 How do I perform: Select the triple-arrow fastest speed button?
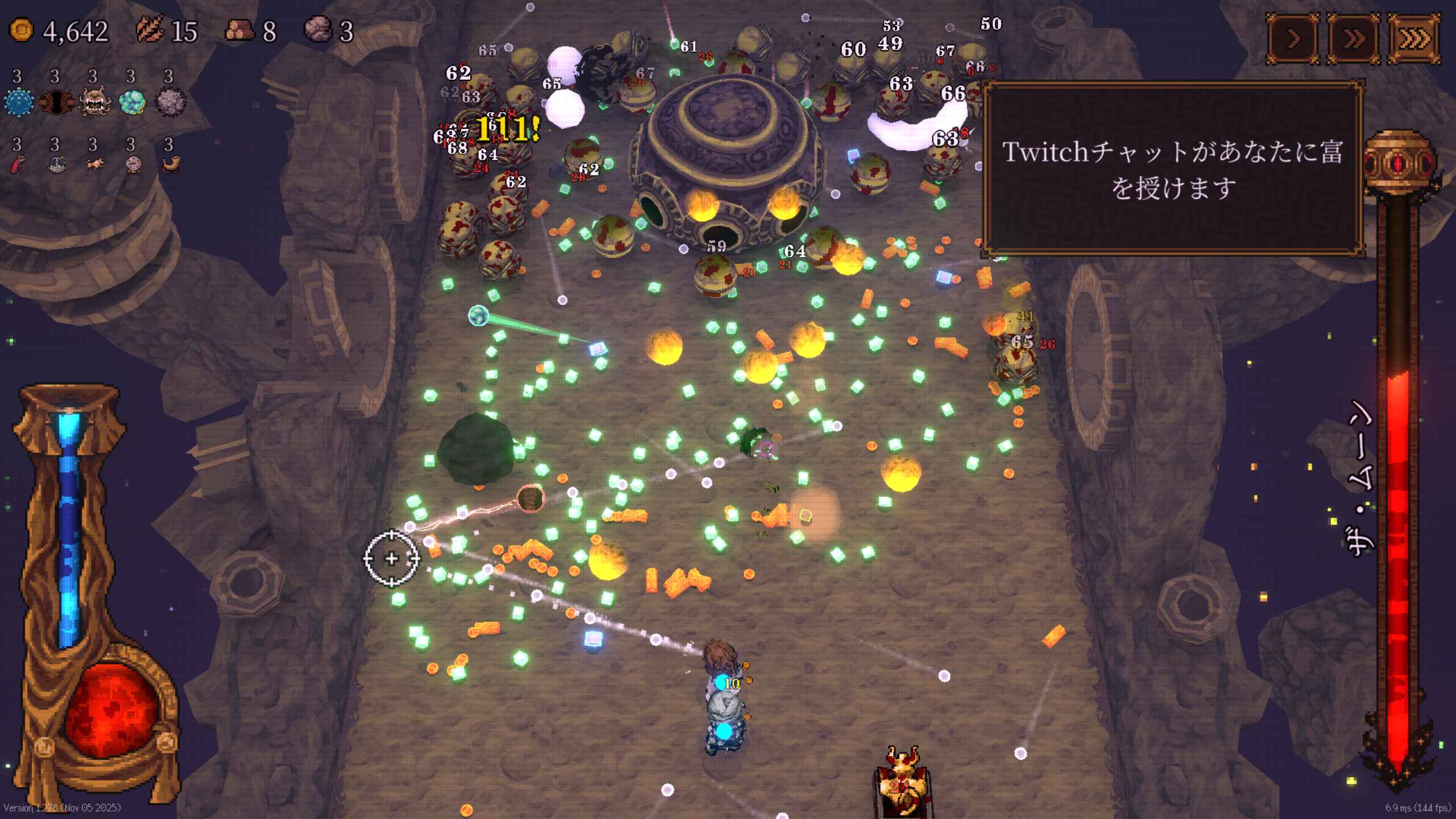(x=1414, y=39)
